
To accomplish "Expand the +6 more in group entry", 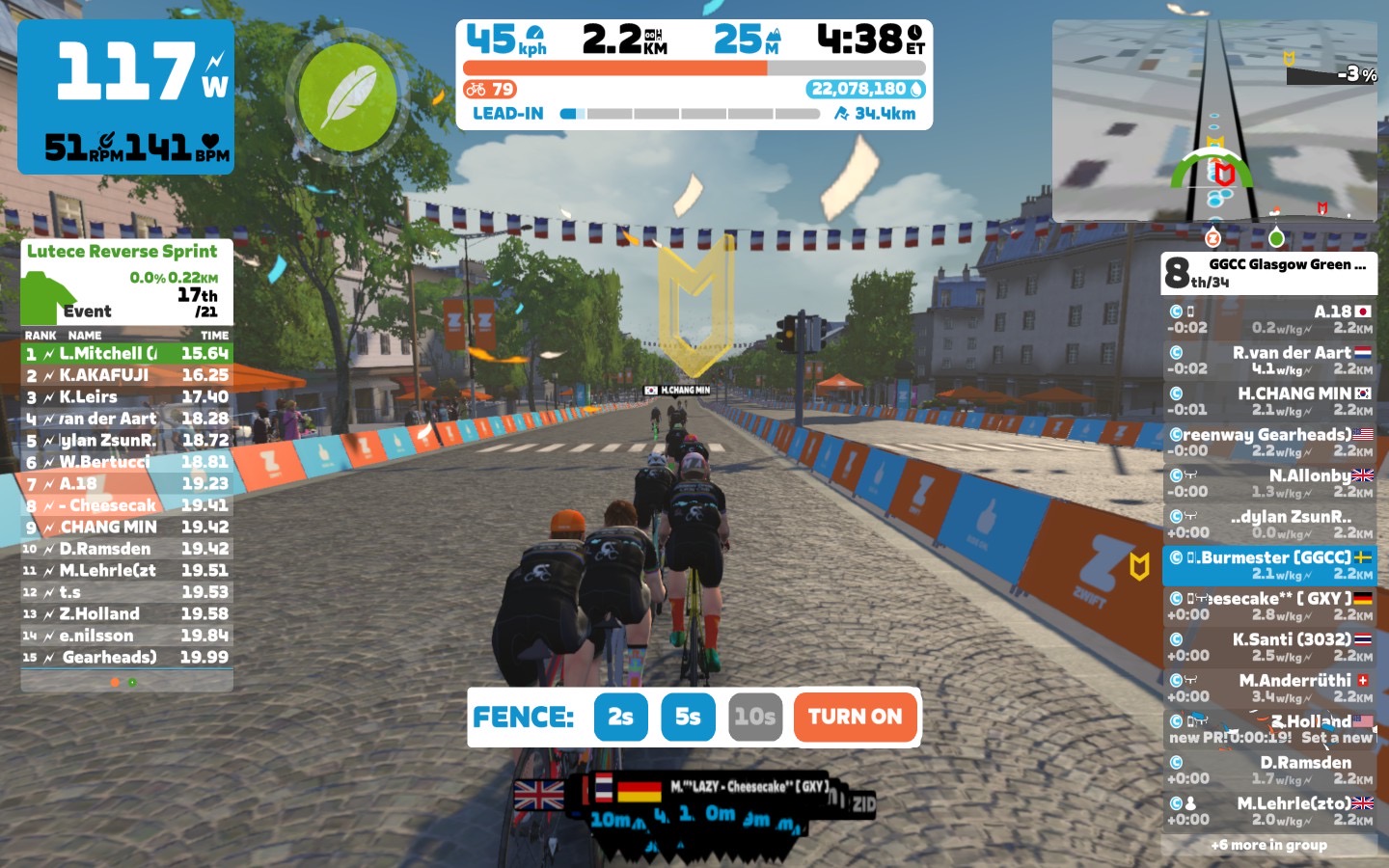I will (x=1269, y=845).
